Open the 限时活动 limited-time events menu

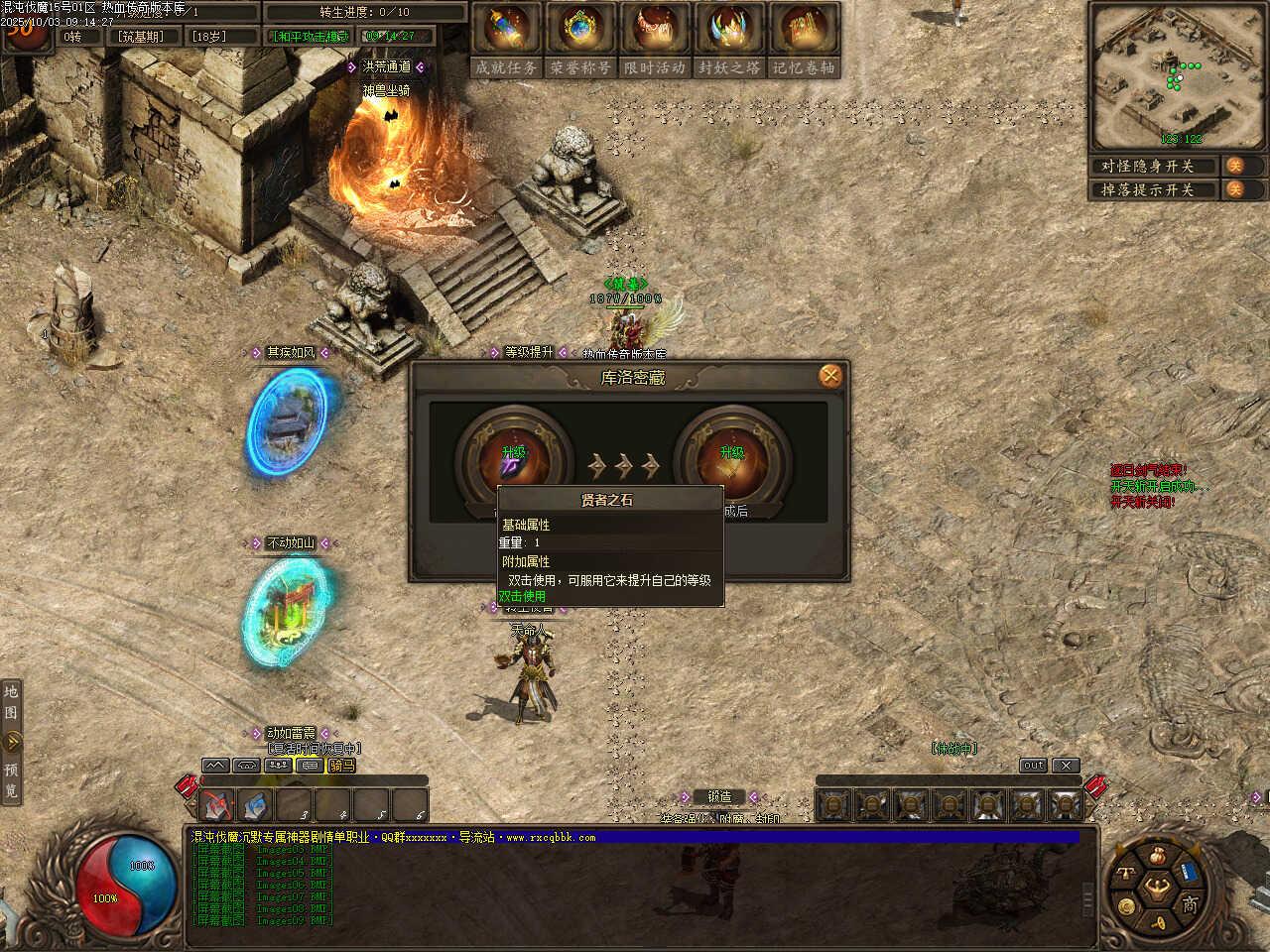click(655, 40)
